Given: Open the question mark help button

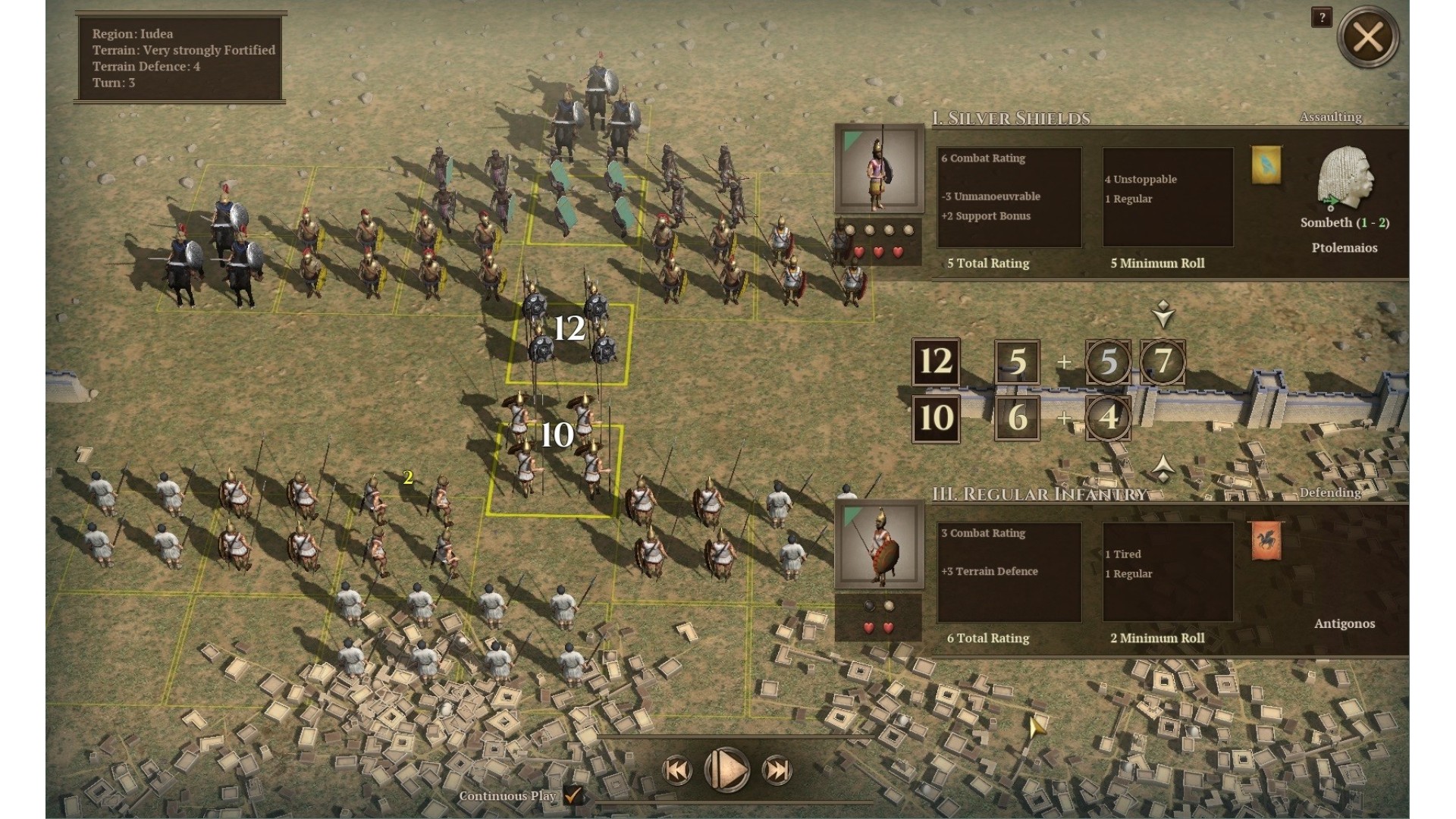Looking at the screenshot, I should pyautogui.click(x=1321, y=17).
